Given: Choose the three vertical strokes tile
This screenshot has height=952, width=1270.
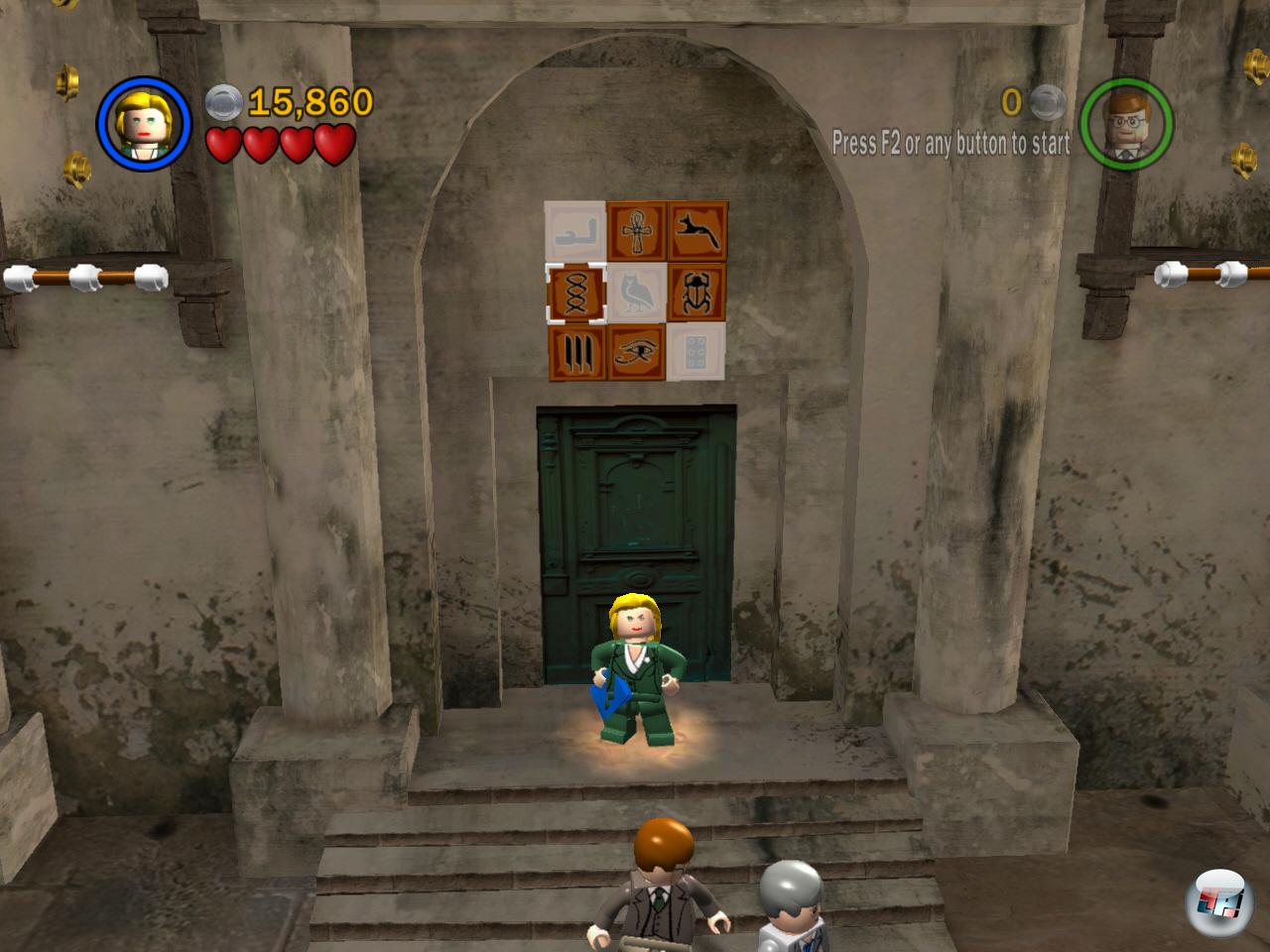Looking at the screenshot, I should pos(575,352).
